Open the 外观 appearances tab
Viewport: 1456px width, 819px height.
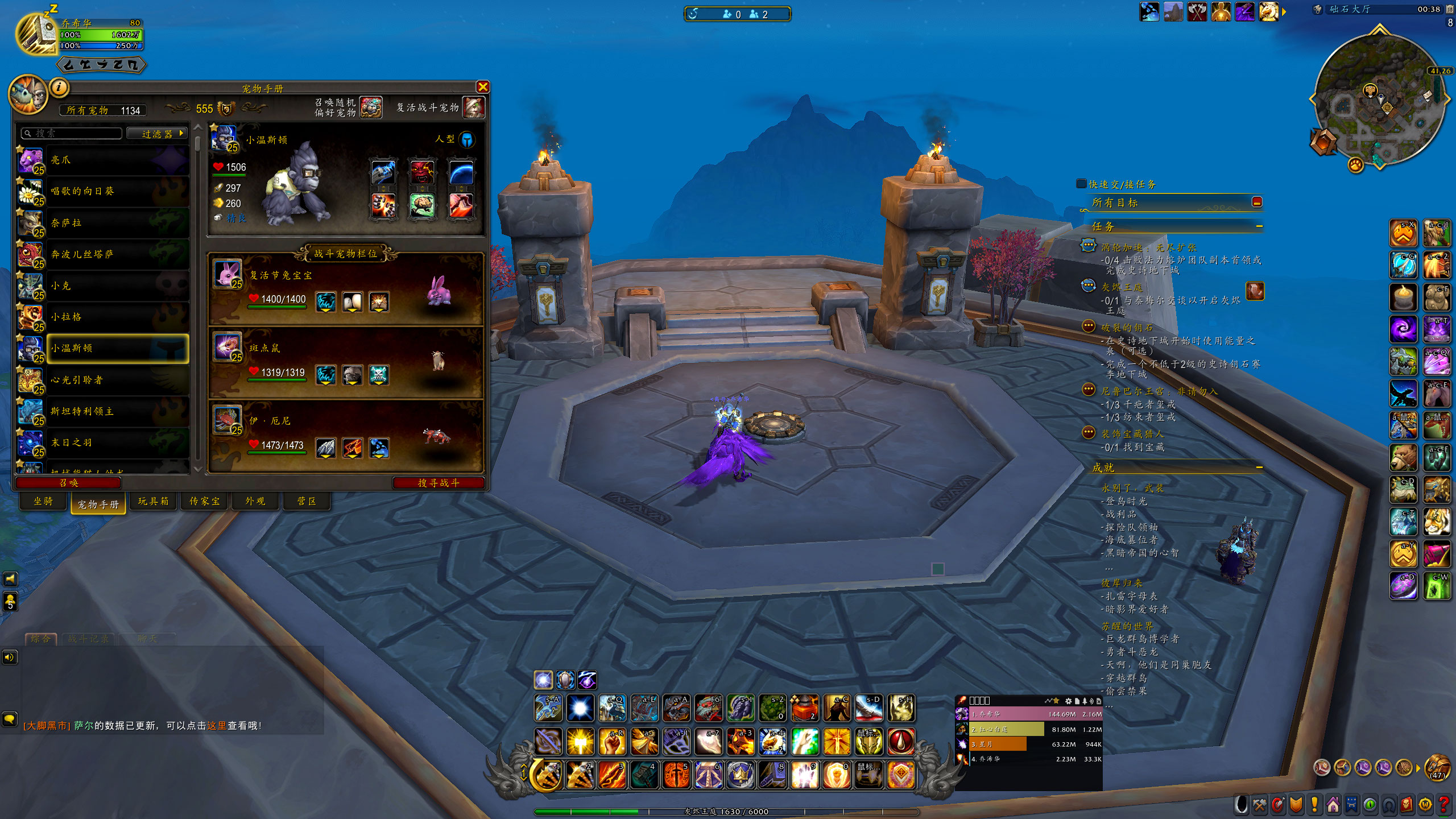255,501
